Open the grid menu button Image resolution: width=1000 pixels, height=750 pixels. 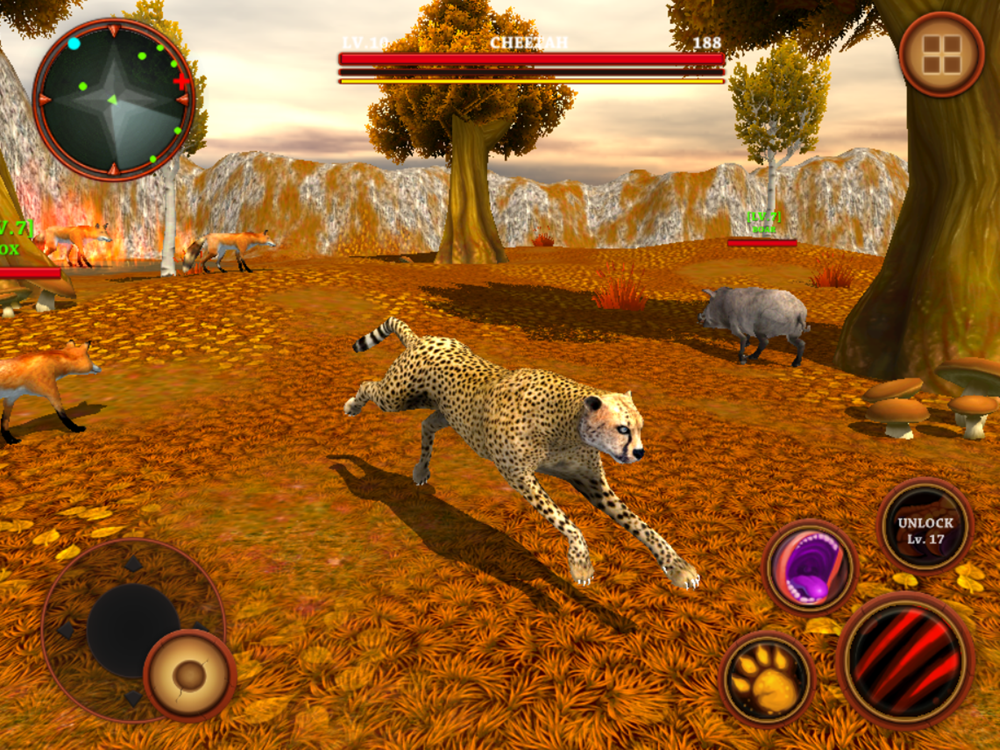941,55
